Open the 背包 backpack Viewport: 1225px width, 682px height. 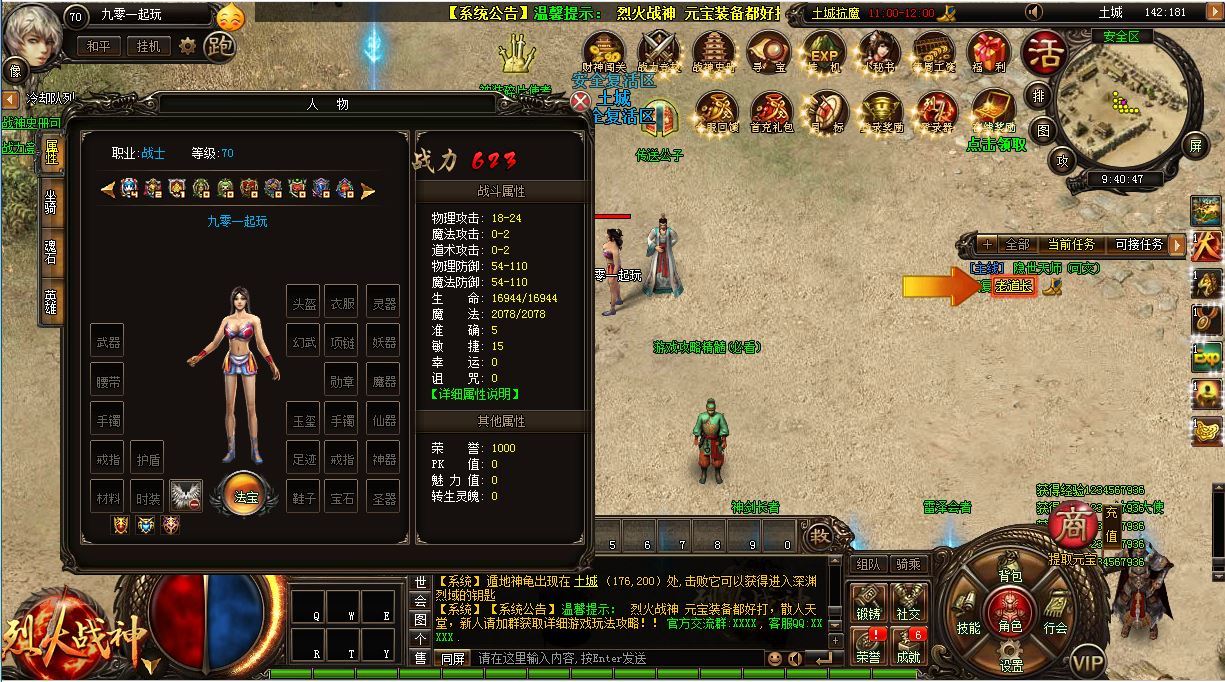[1010, 576]
